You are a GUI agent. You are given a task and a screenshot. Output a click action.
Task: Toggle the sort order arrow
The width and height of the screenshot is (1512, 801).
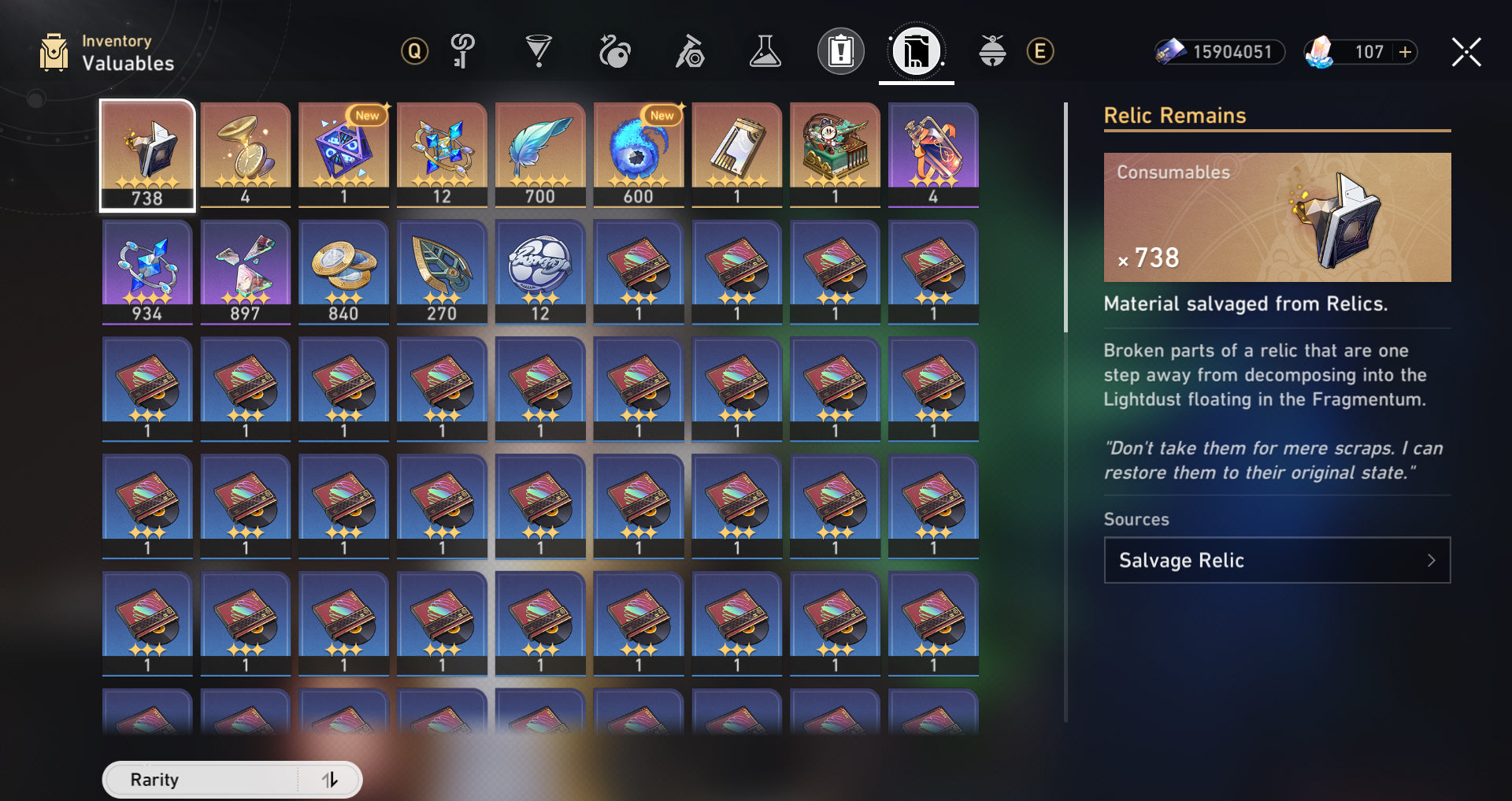point(330,780)
